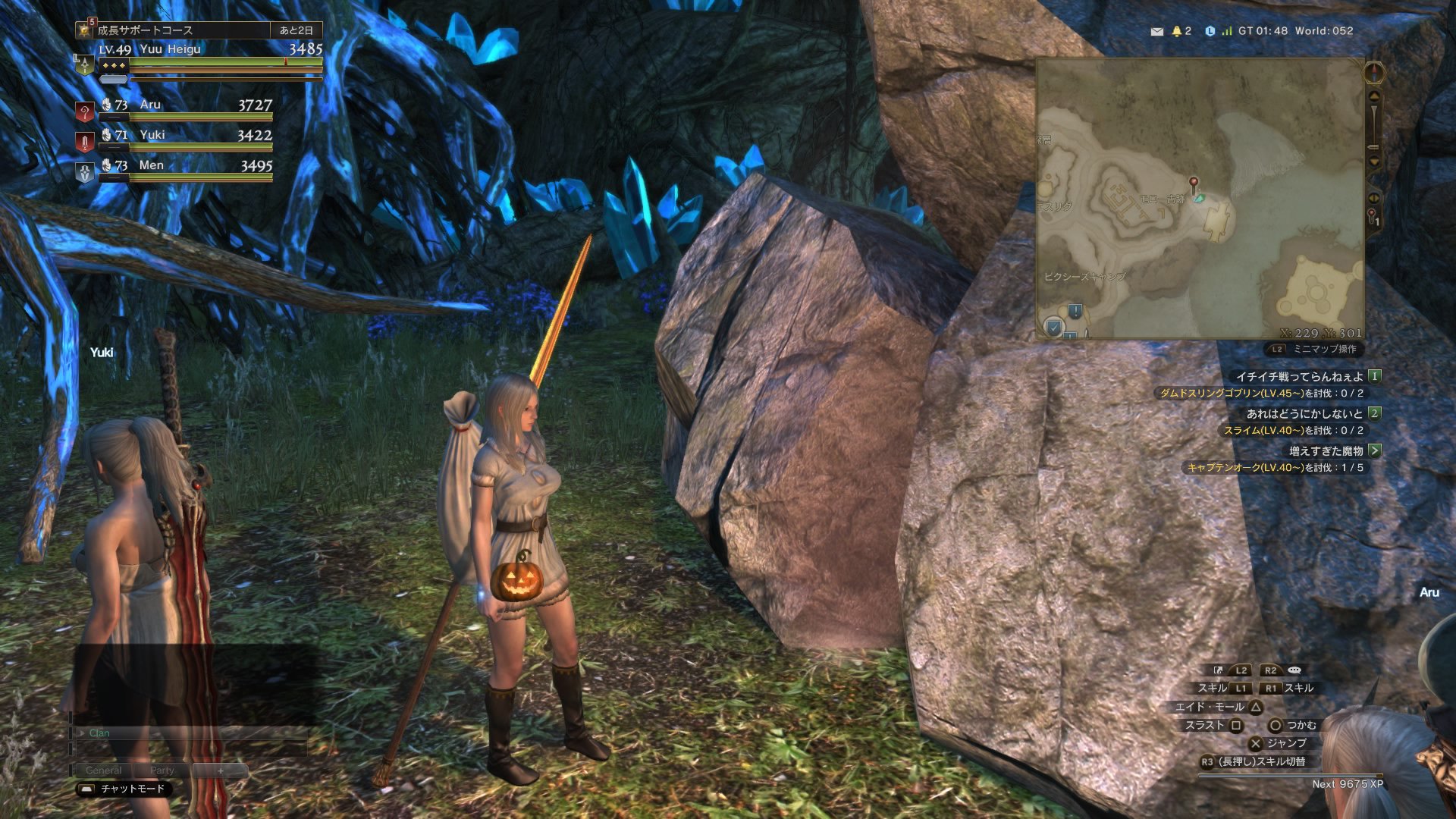Switch to the General chat tab
This screenshot has width=1456, height=819.
103,770
